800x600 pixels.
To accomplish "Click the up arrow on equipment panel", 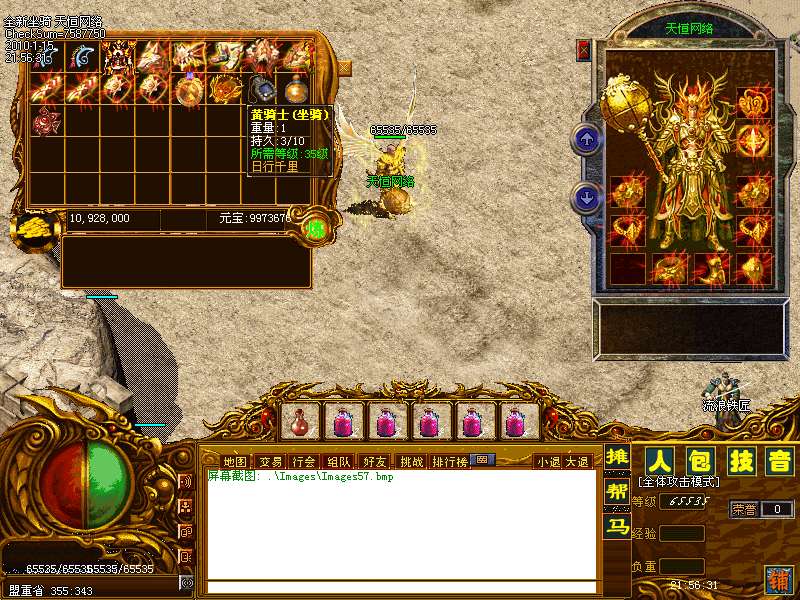I will coord(587,139).
